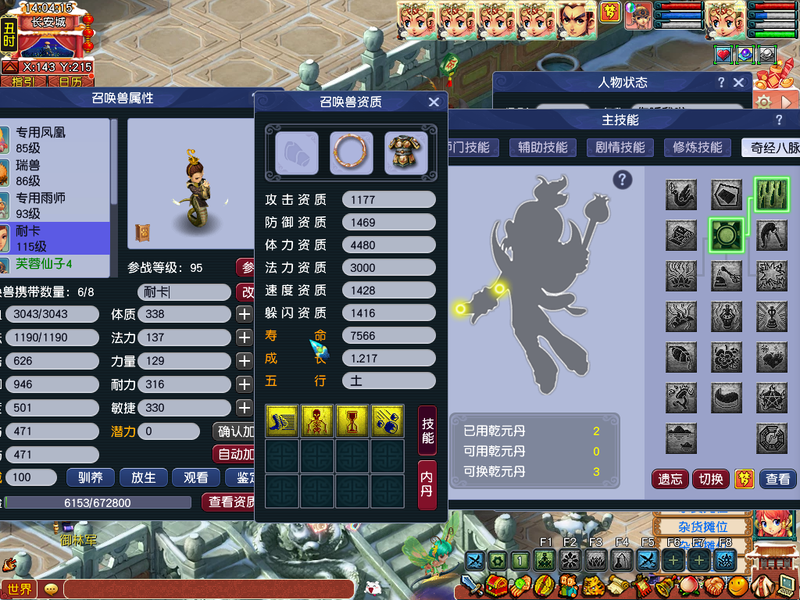Open the 修炼技能 tab
800x600 pixels.
(x=697, y=147)
